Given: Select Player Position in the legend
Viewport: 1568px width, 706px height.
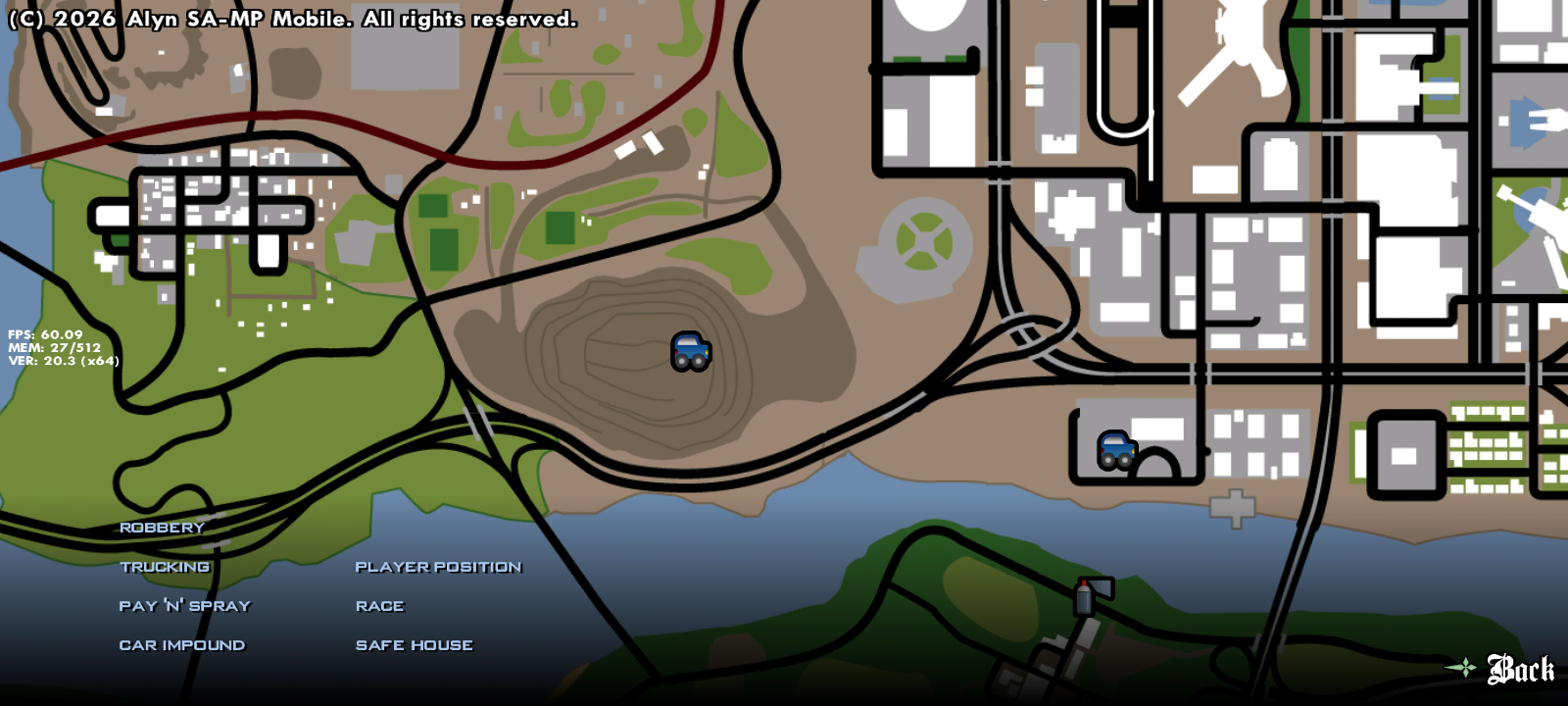Looking at the screenshot, I should coord(438,567).
